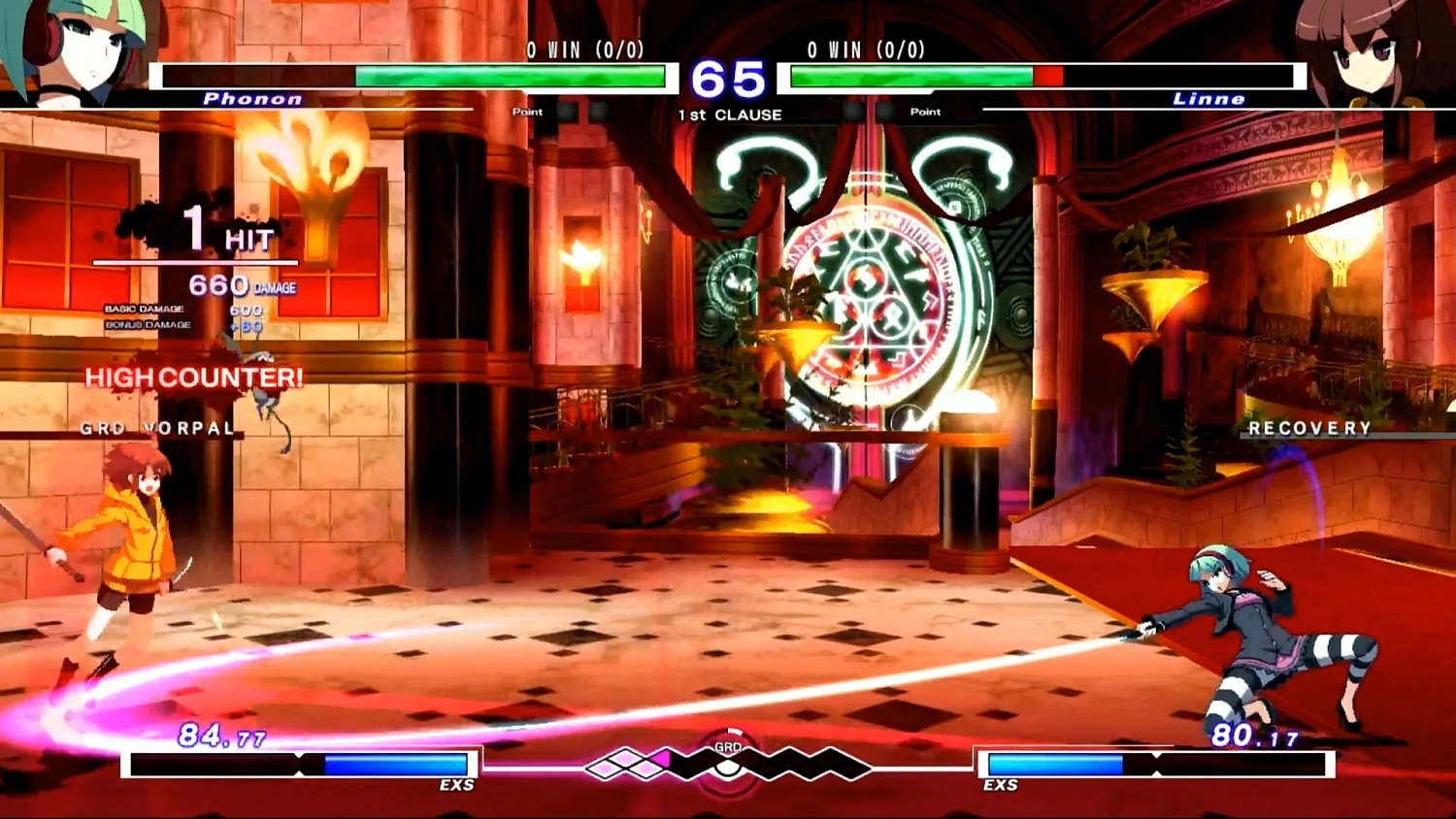Image resolution: width=1456 pixels, height=819 pixels.
Task: Toggle the RECOVERY status message
Action: point(1310,427)
